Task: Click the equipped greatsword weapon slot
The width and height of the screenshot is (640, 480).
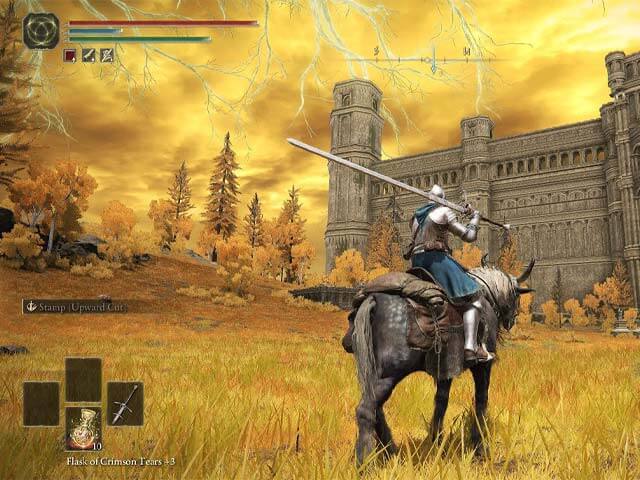Action: pos(125,403)
